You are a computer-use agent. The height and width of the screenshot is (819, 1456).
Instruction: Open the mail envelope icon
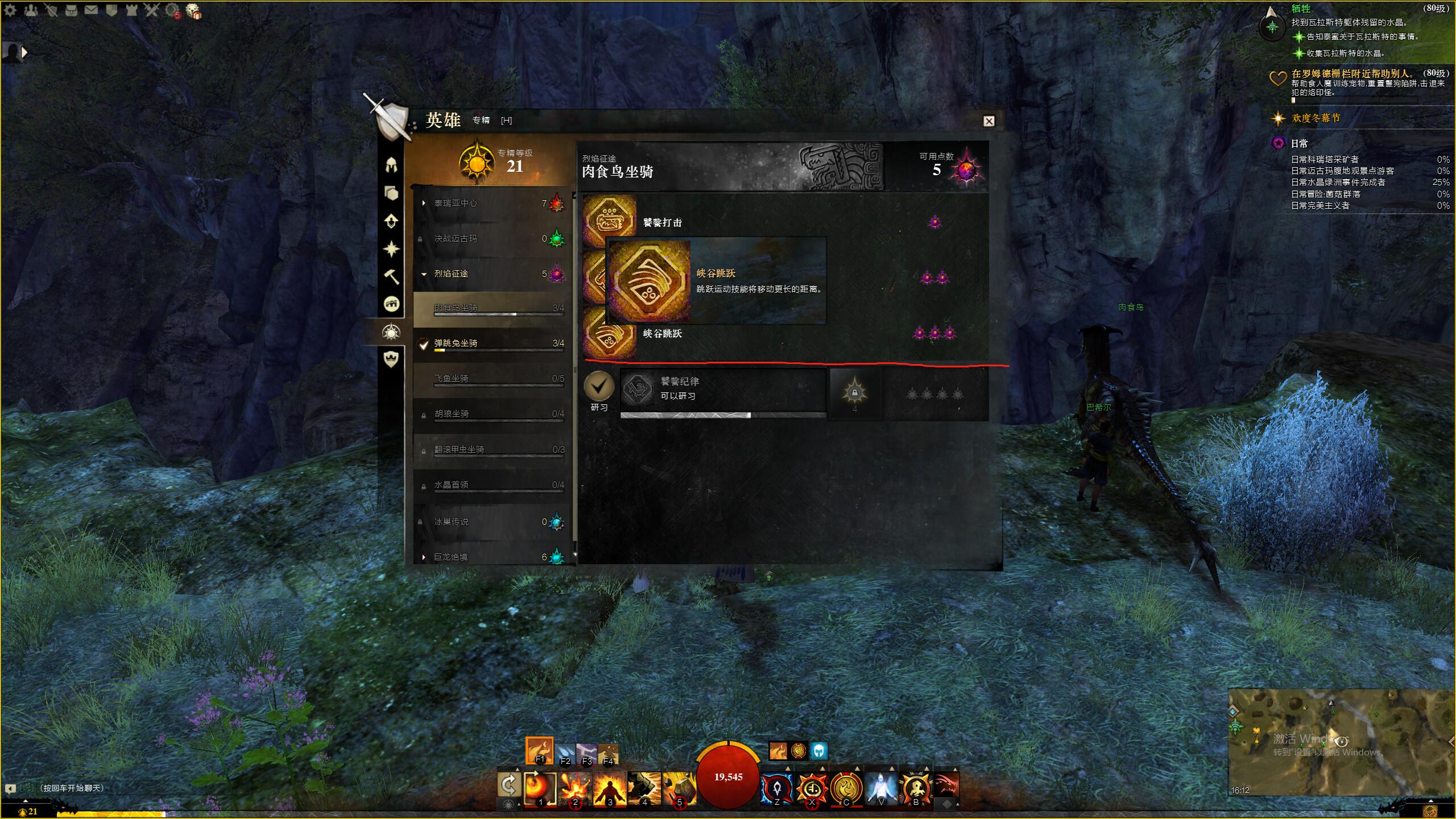91,10
